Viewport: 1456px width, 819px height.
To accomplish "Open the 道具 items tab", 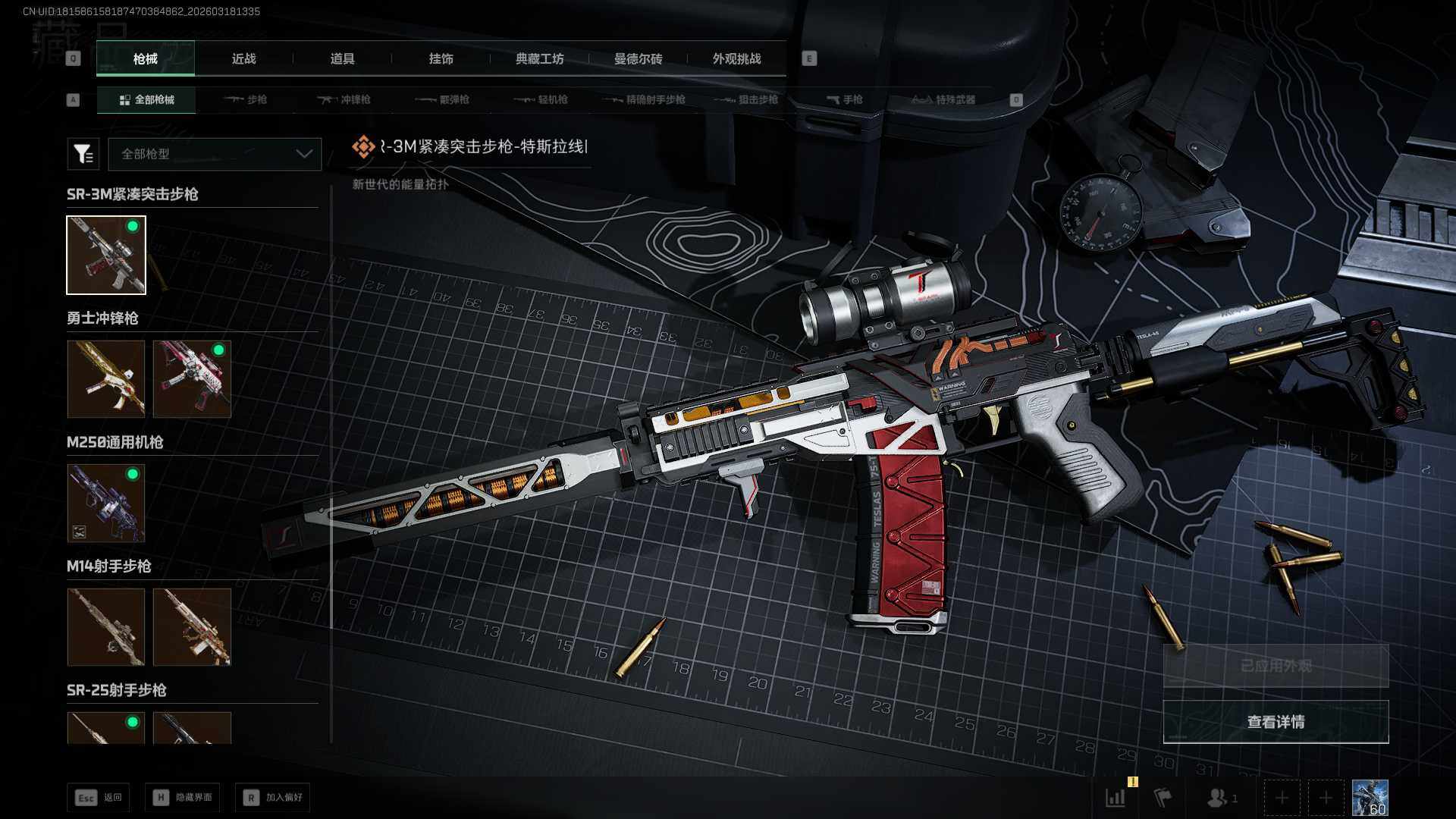I will [342, 59].
